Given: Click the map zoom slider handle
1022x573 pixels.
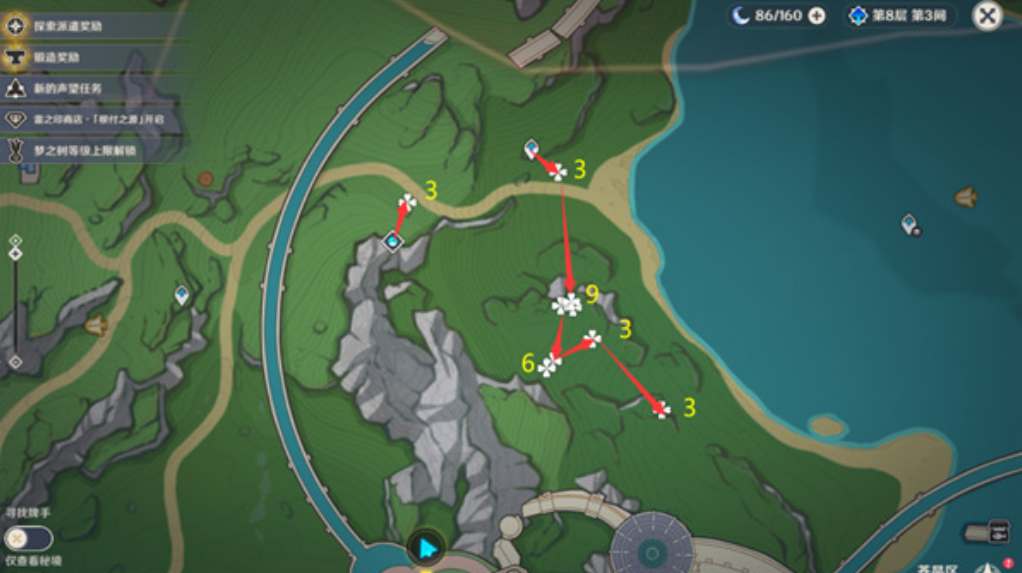Looking at the screenshot, I should (15, 253).
